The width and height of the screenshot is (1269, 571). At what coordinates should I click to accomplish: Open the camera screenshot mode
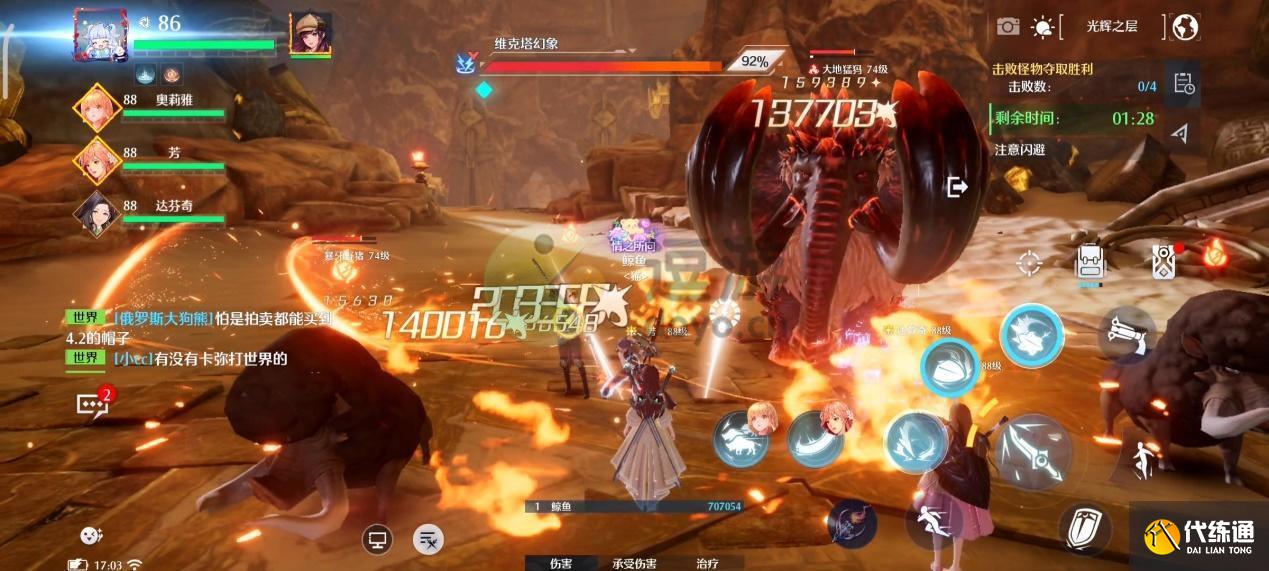(1008, 27)
